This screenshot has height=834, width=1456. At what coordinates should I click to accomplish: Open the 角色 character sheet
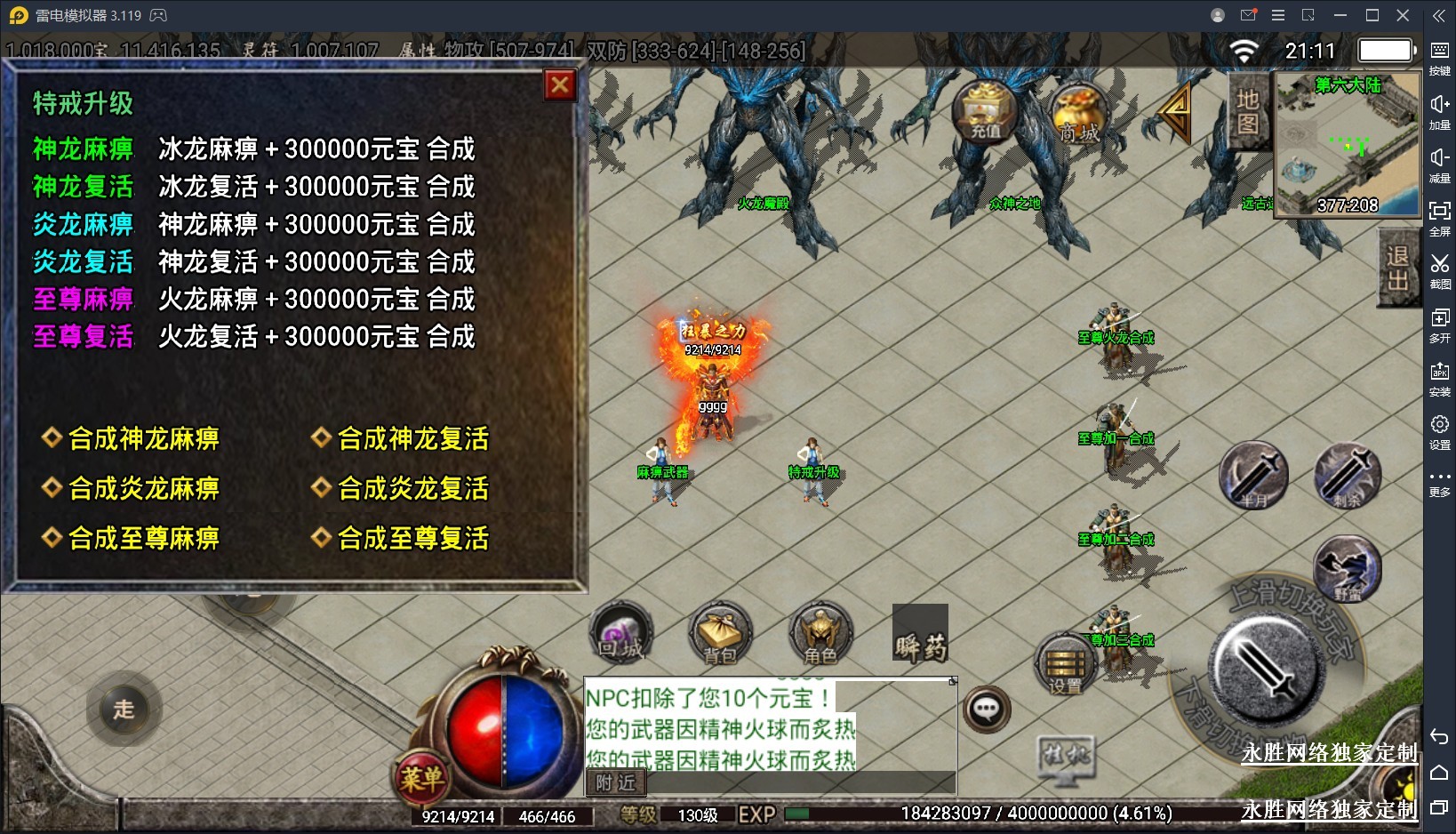coord(820,635)
